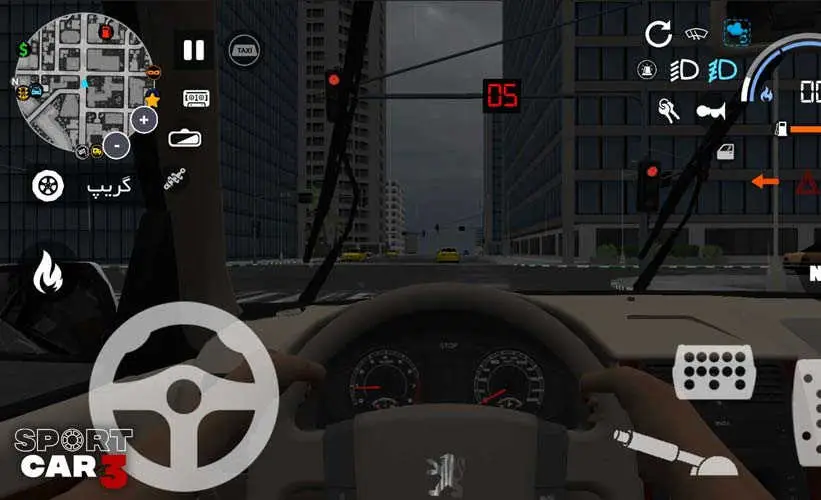The width and height of the screenshot is (821, 500).
Task: Toggle the white headlights icon
Action: [684, 71]
